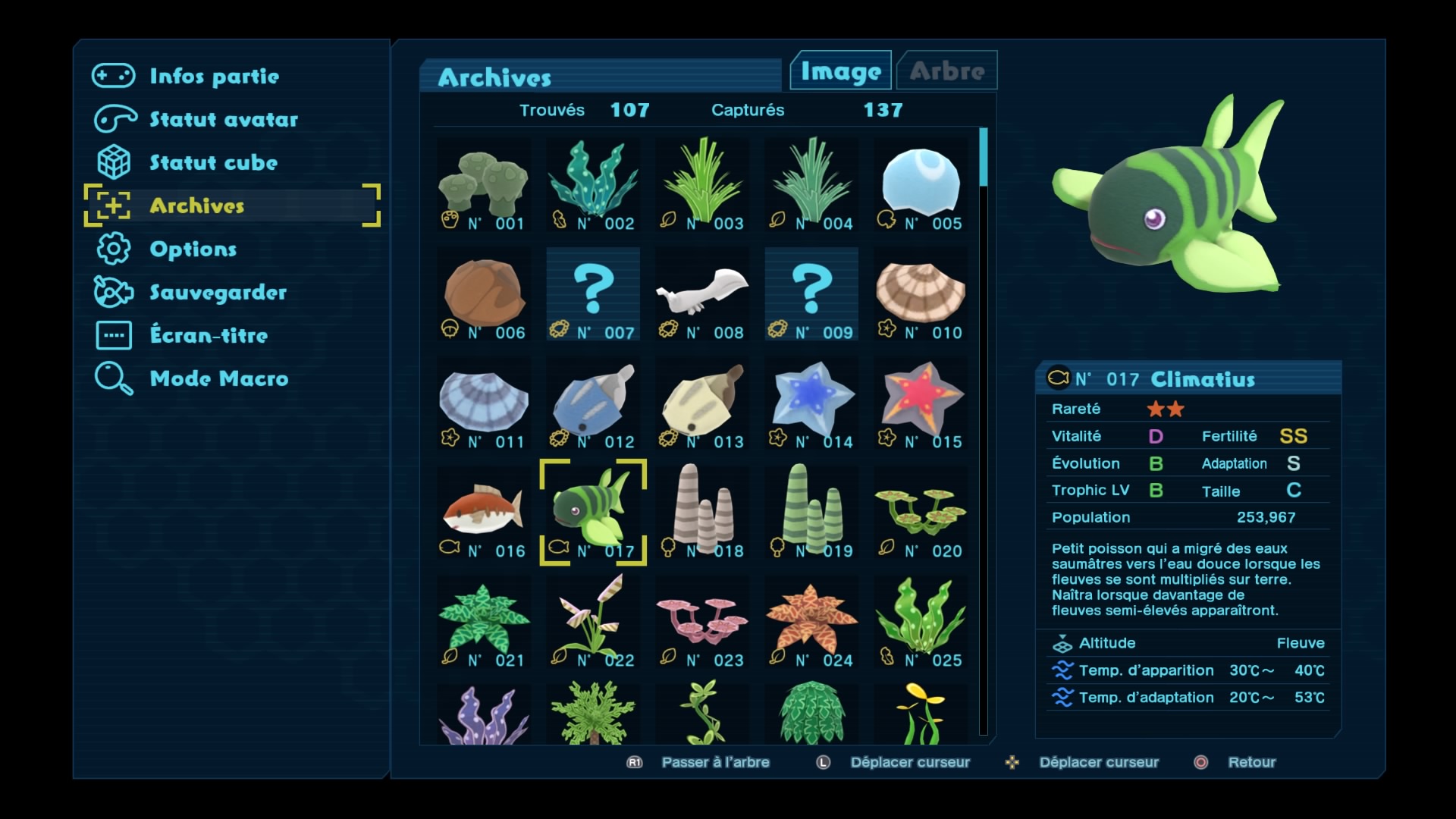The height and width of the screenshot is (819, 1456).
Task: Select the Image tab
Action: coord(839,70)
